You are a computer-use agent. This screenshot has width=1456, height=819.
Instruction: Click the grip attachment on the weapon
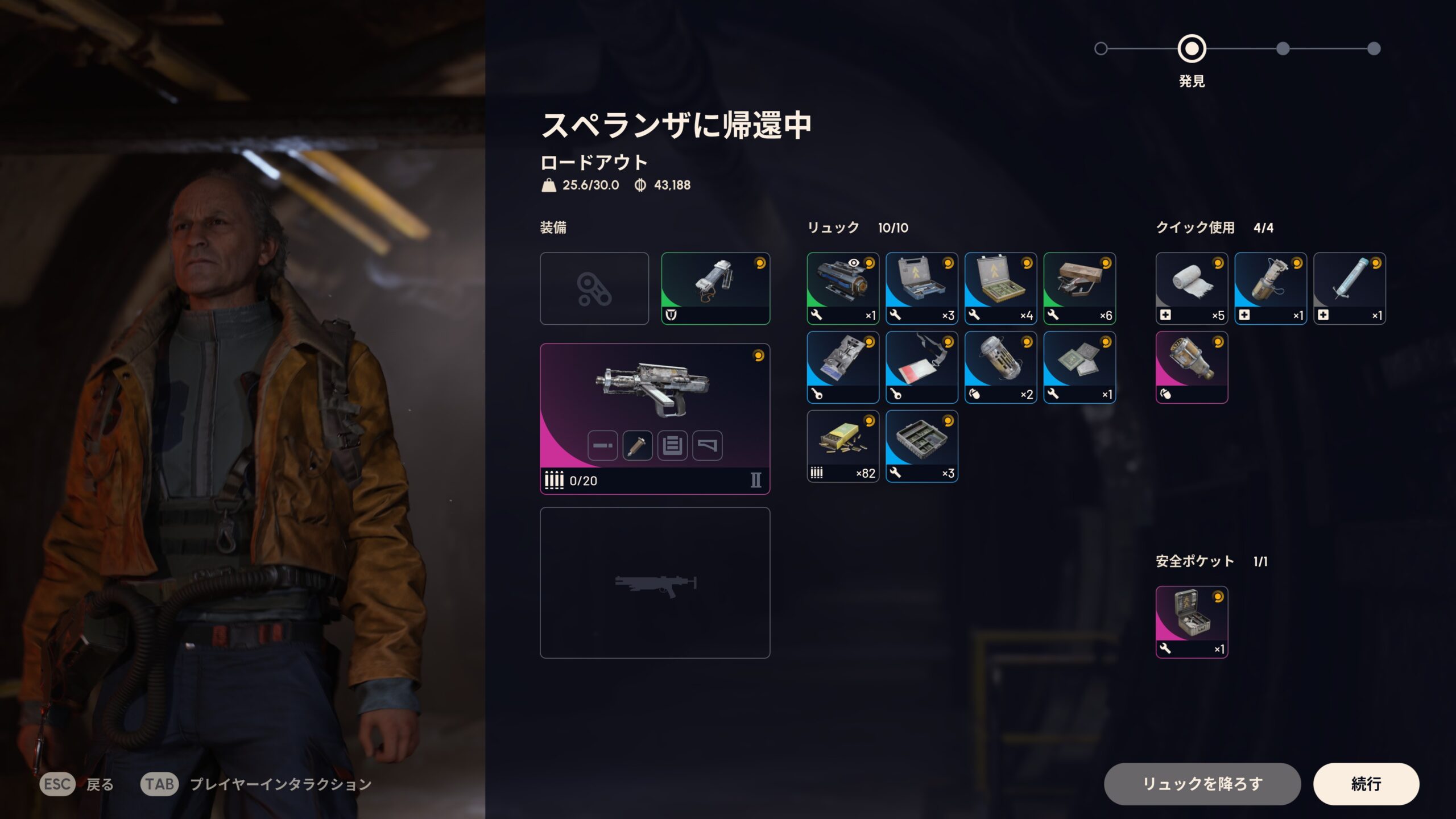click(x=637, y=445)
